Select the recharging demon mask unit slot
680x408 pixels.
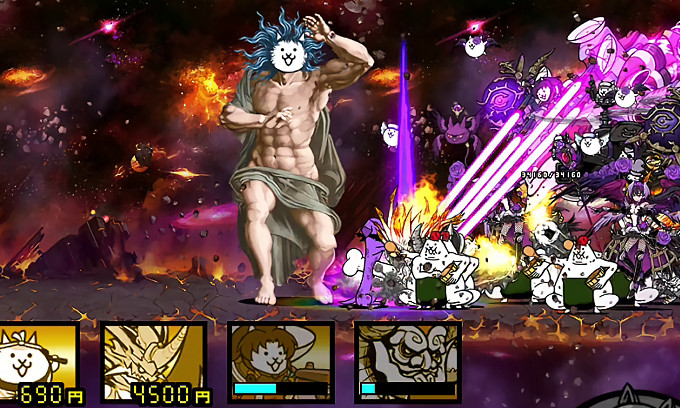coord(407,361)
